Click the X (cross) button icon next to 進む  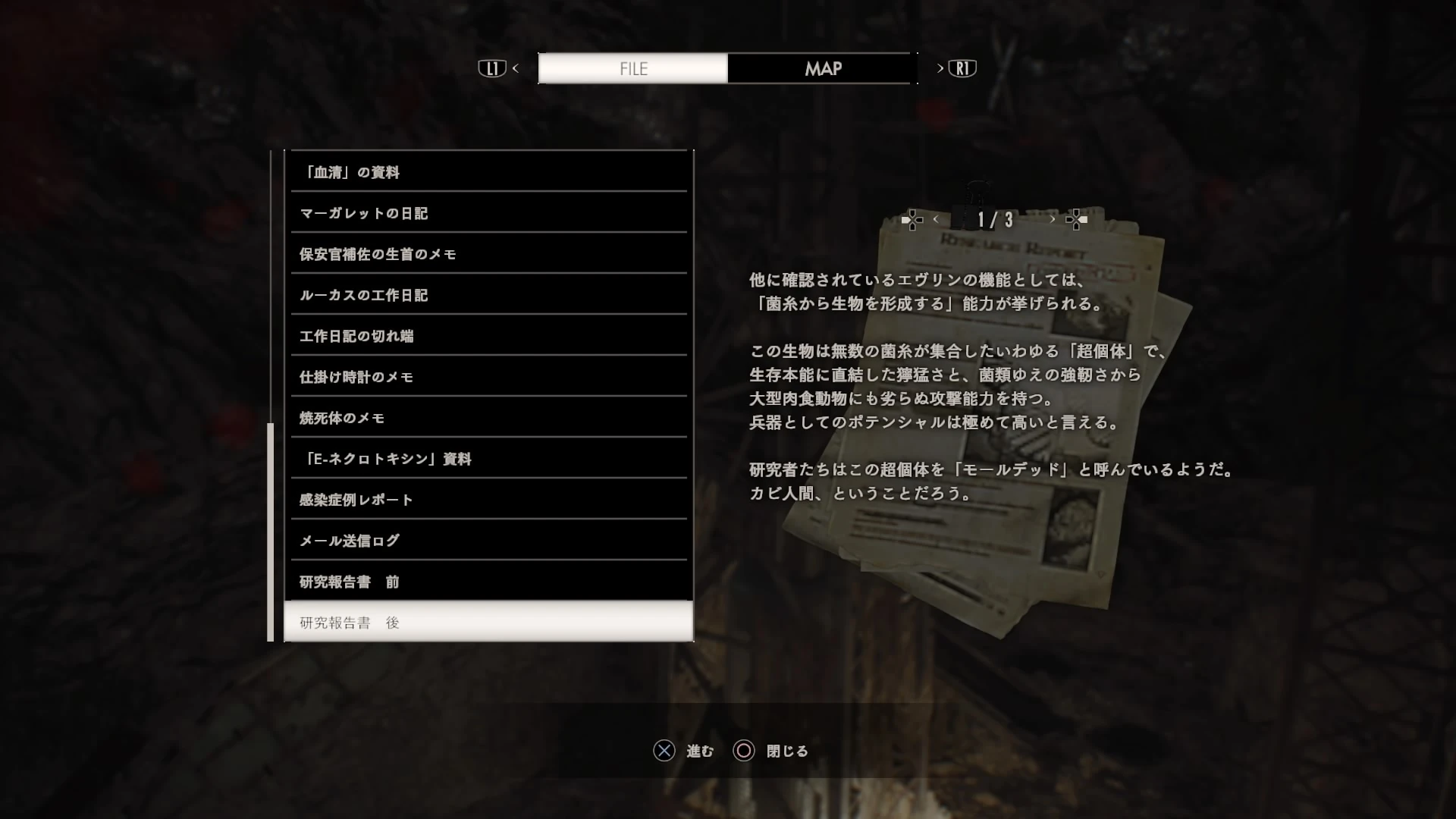(x=664, y=751)
